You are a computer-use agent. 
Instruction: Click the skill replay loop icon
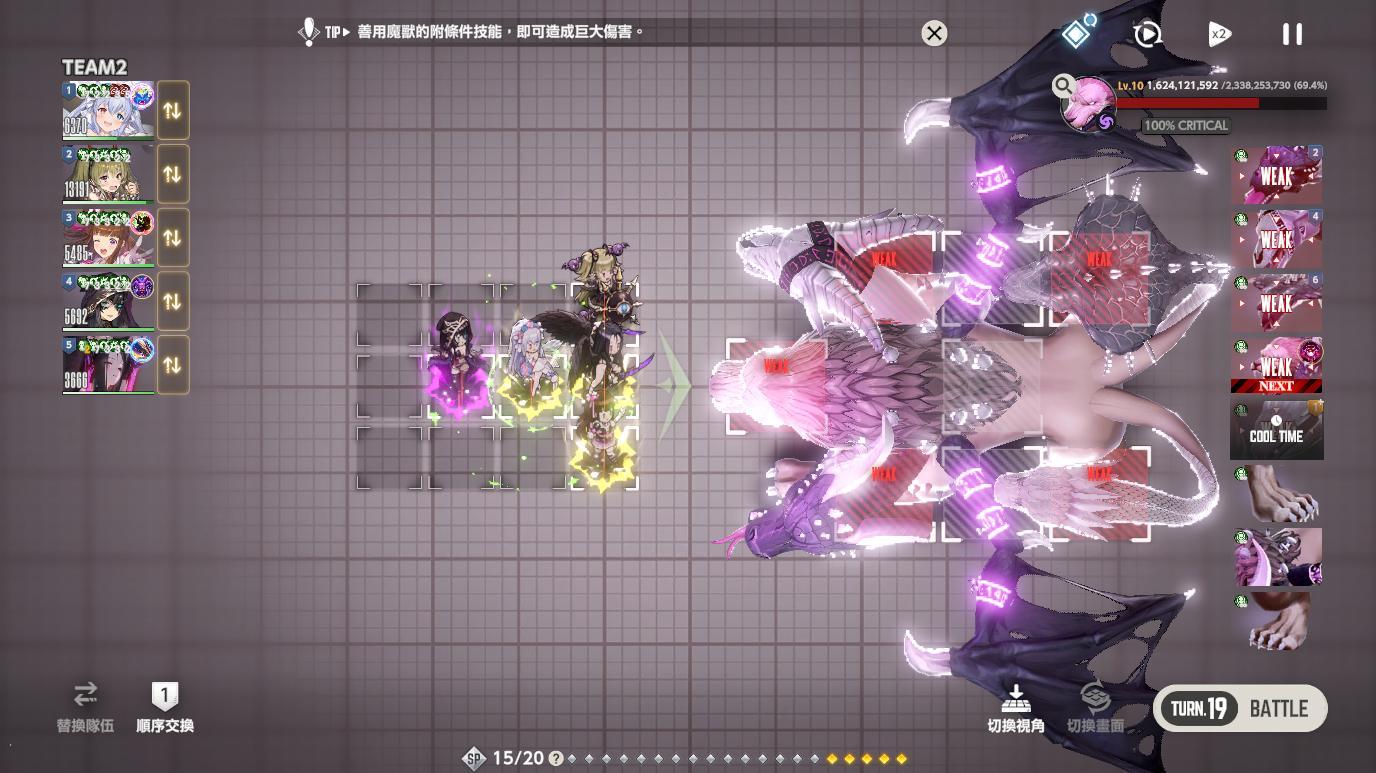click(x=1148, y=33)
